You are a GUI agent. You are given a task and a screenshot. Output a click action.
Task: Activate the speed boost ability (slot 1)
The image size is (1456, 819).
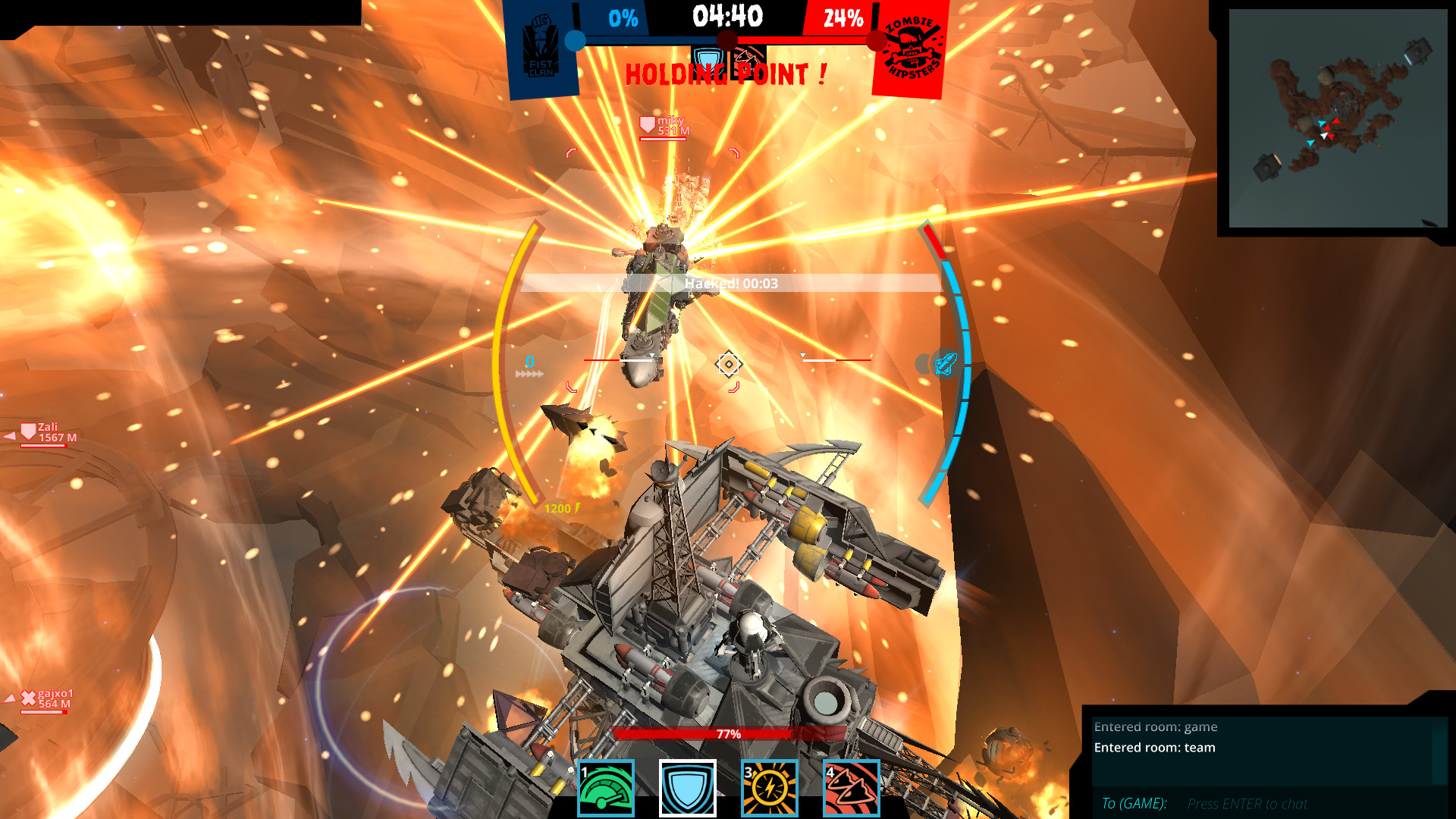pyautogui.click(x=606, y=788)
